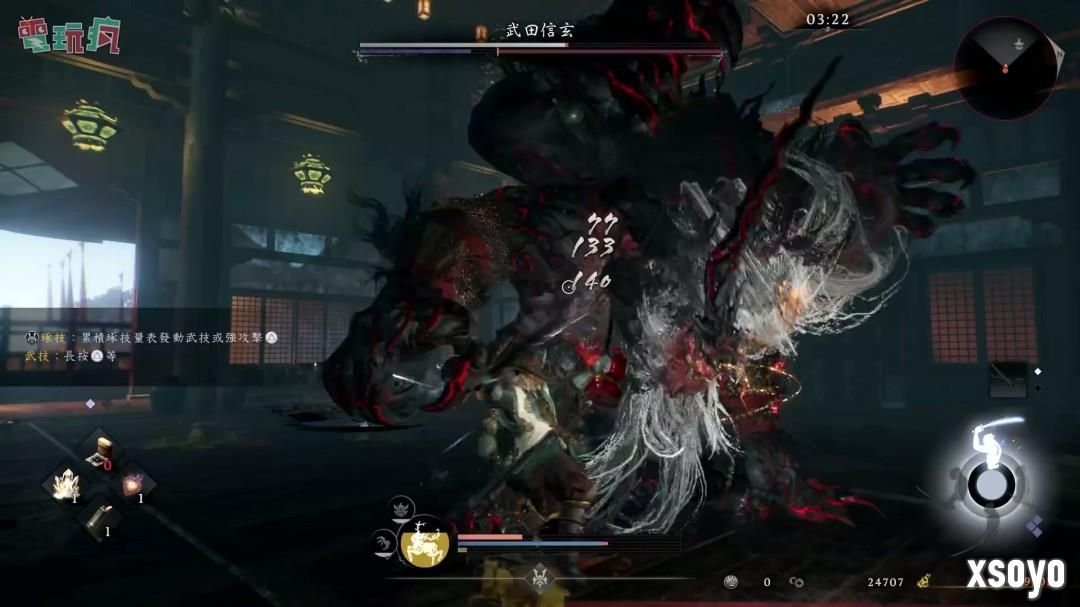Choose the equipped weapon slot thumbnail
Screen dimensions: 1080x607
(x=1007, y=380)
